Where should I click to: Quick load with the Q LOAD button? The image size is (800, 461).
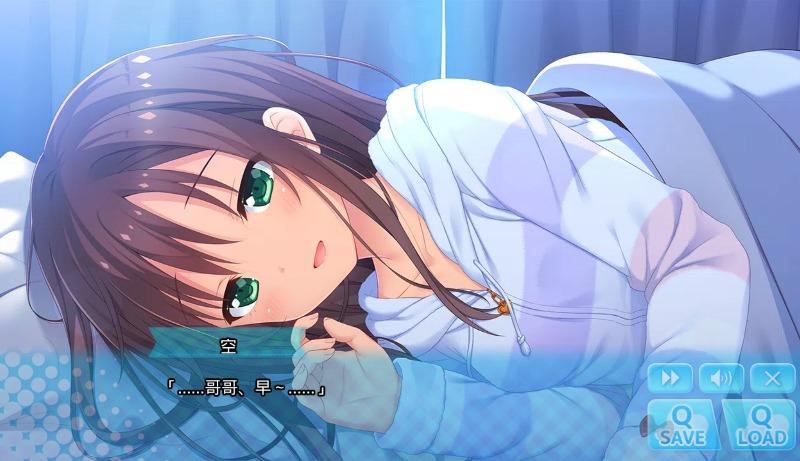[x=759, y=423]
